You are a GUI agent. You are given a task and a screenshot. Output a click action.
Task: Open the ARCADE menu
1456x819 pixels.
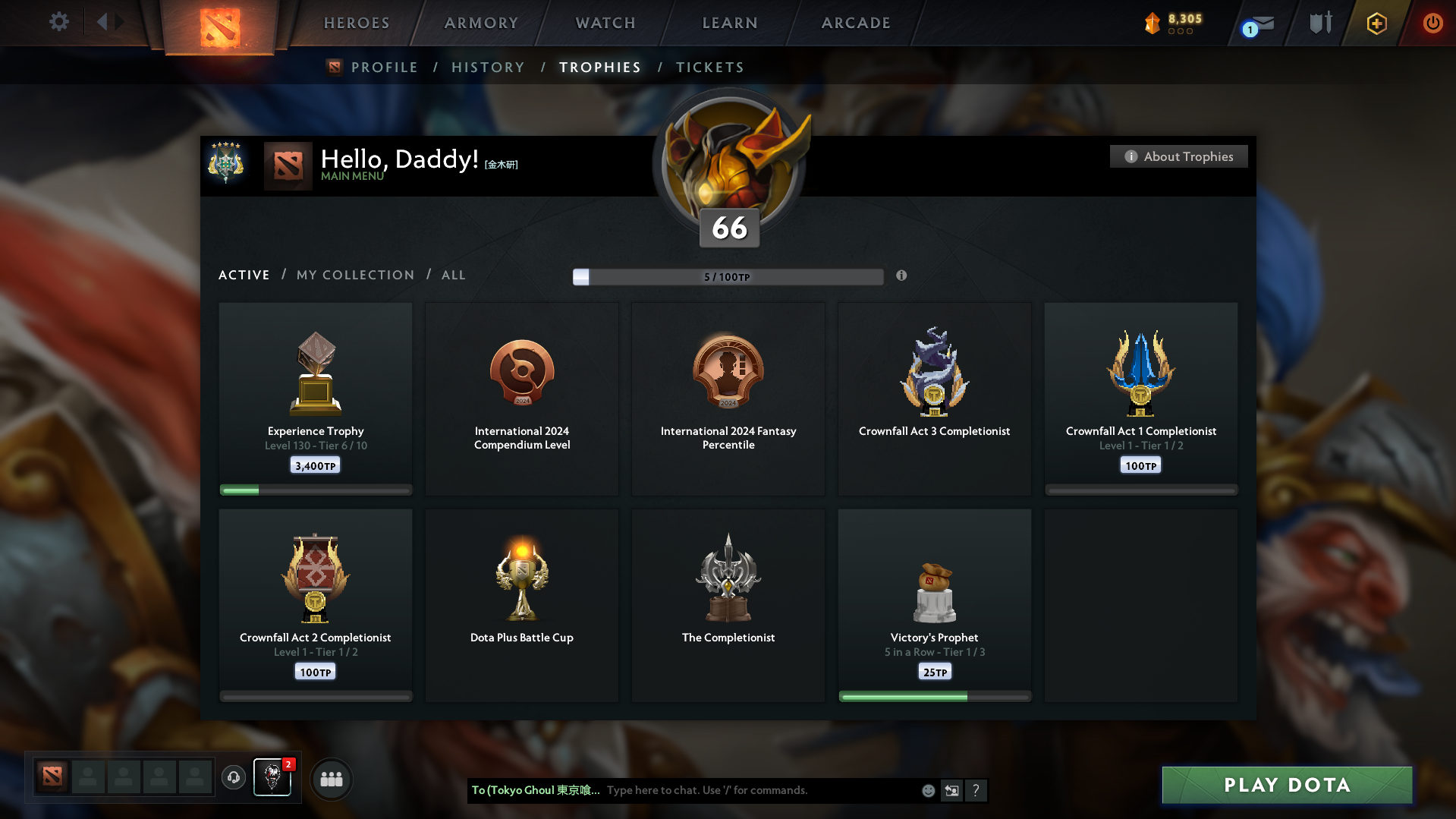(x=856, y=22)
